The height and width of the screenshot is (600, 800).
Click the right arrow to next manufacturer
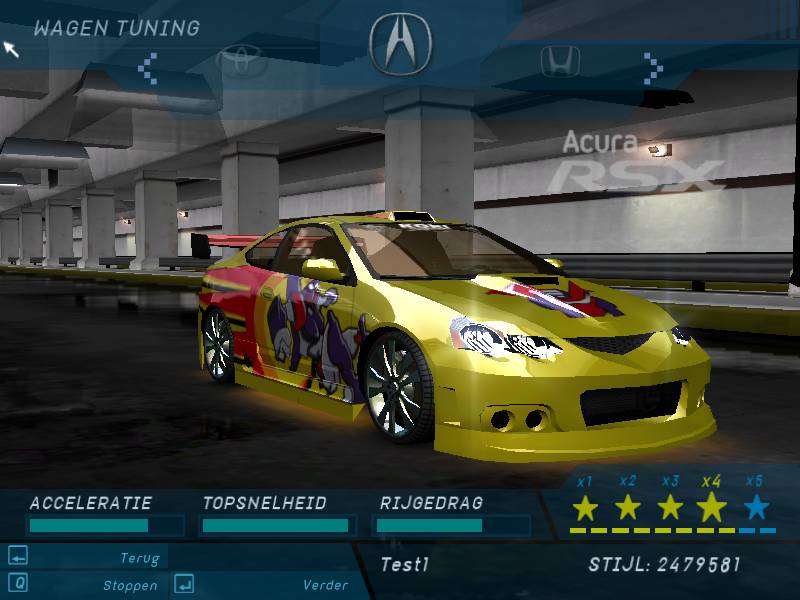pos(653,68)
